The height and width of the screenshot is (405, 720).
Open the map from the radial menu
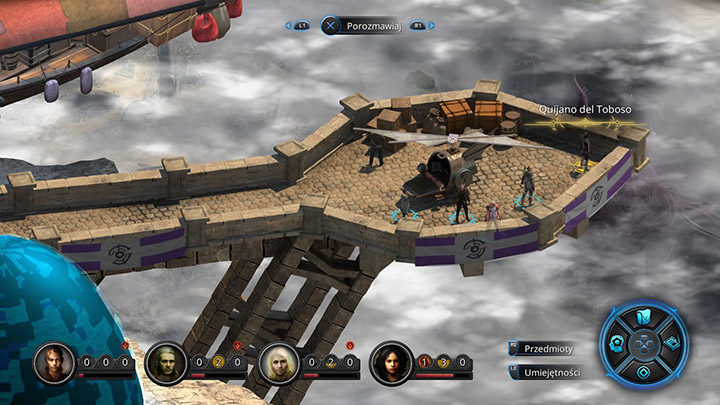click(x=644, y=319)
